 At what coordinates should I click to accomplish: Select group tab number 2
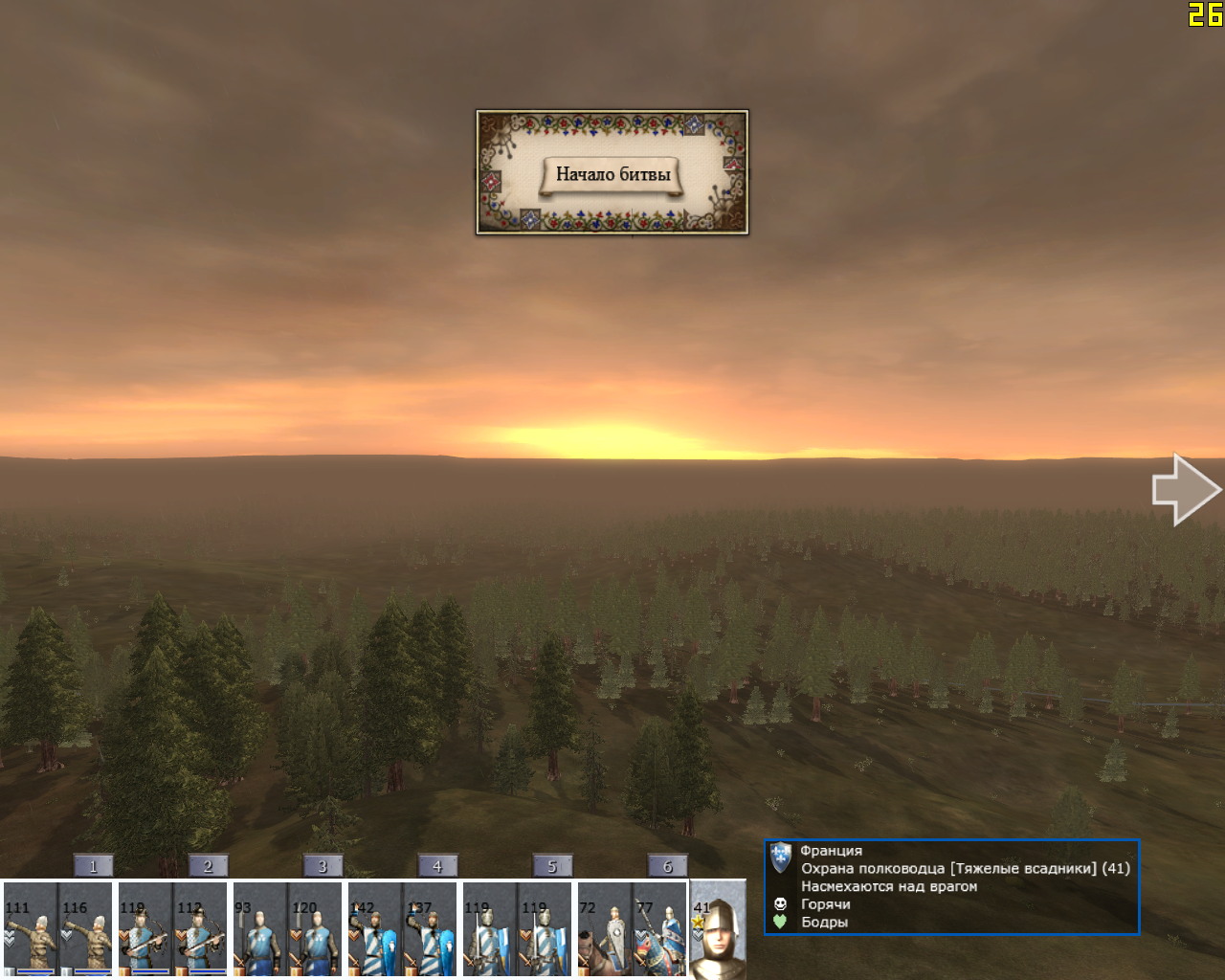208,866
